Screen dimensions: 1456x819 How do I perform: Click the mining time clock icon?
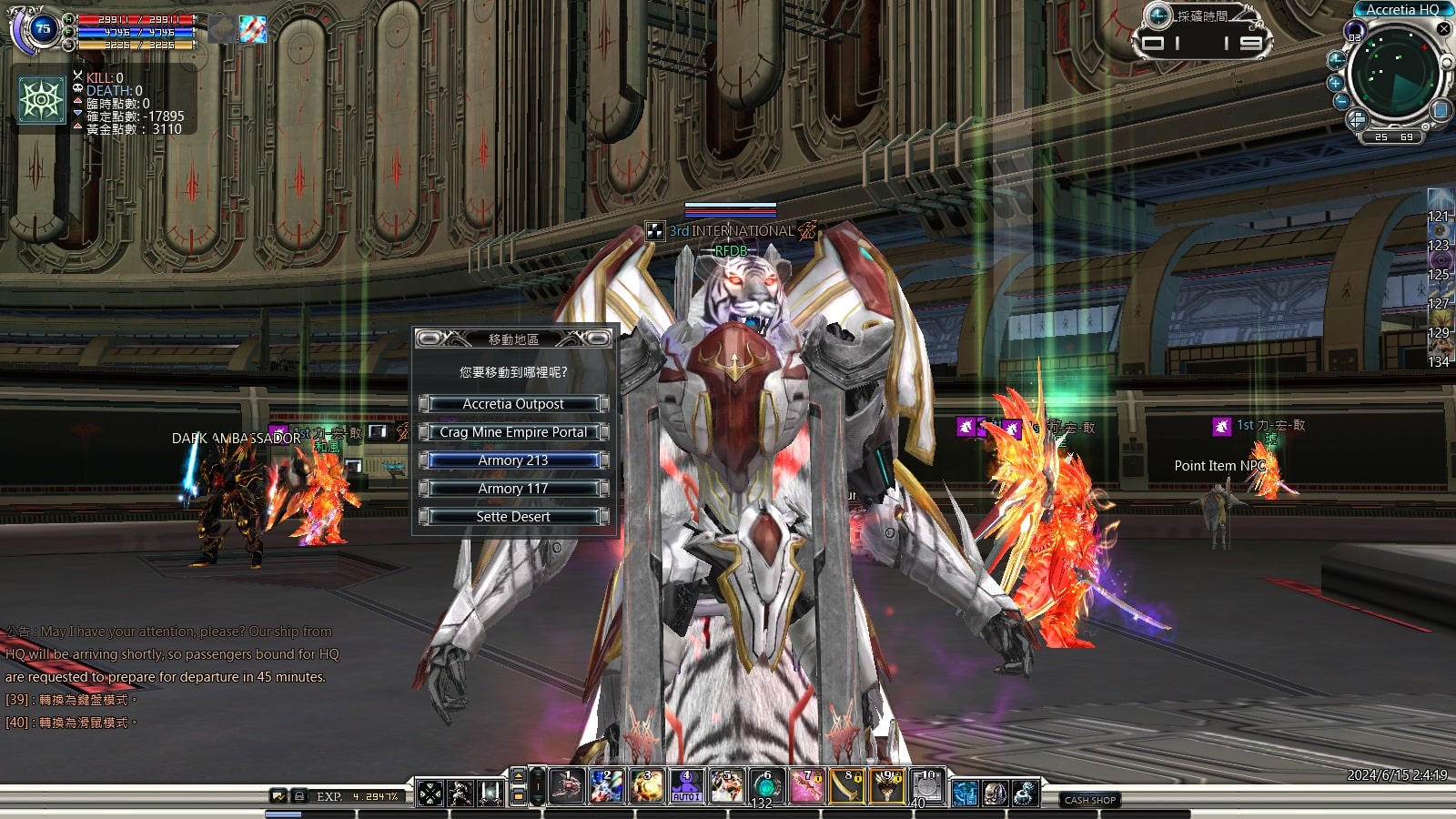1158,15
